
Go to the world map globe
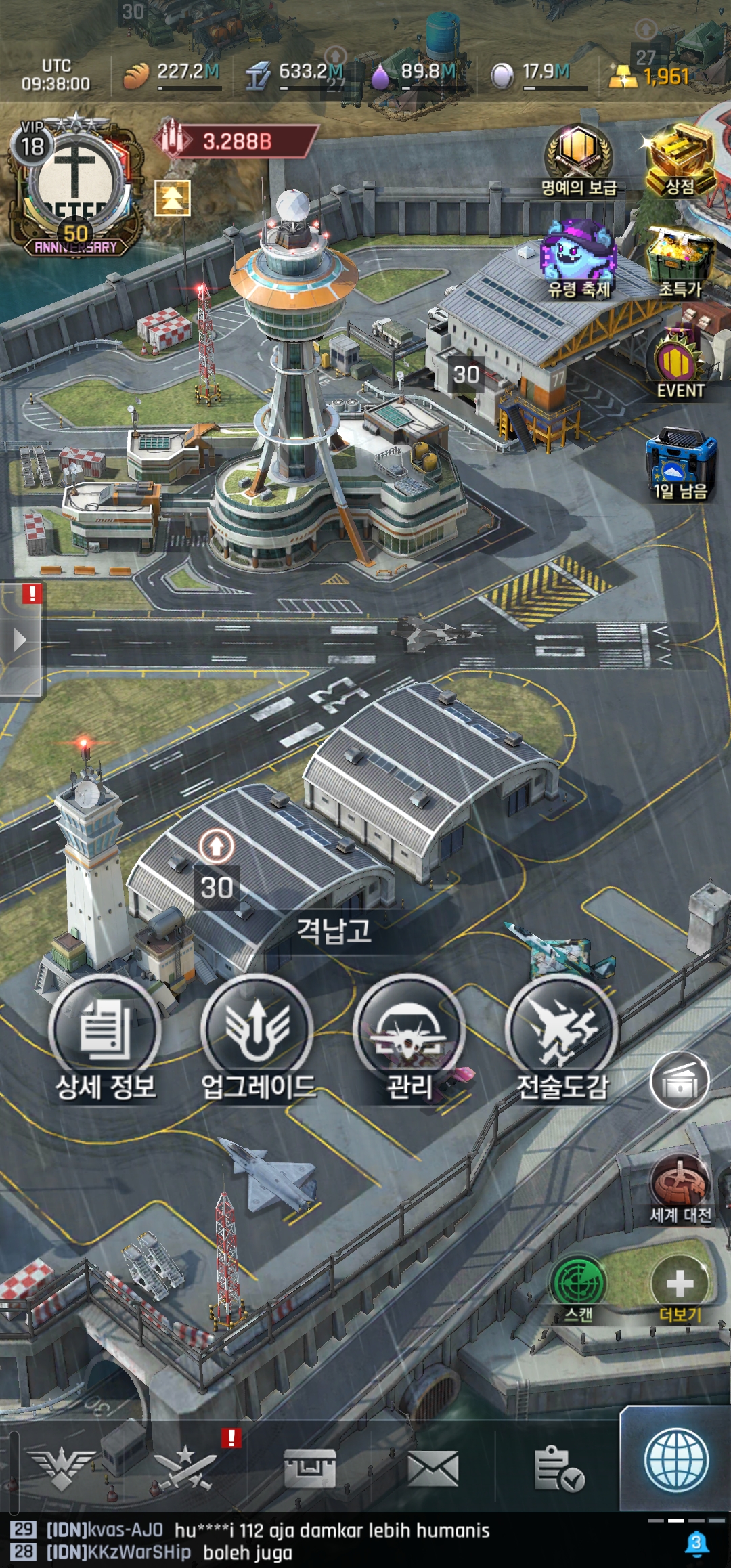(676, 1461)
